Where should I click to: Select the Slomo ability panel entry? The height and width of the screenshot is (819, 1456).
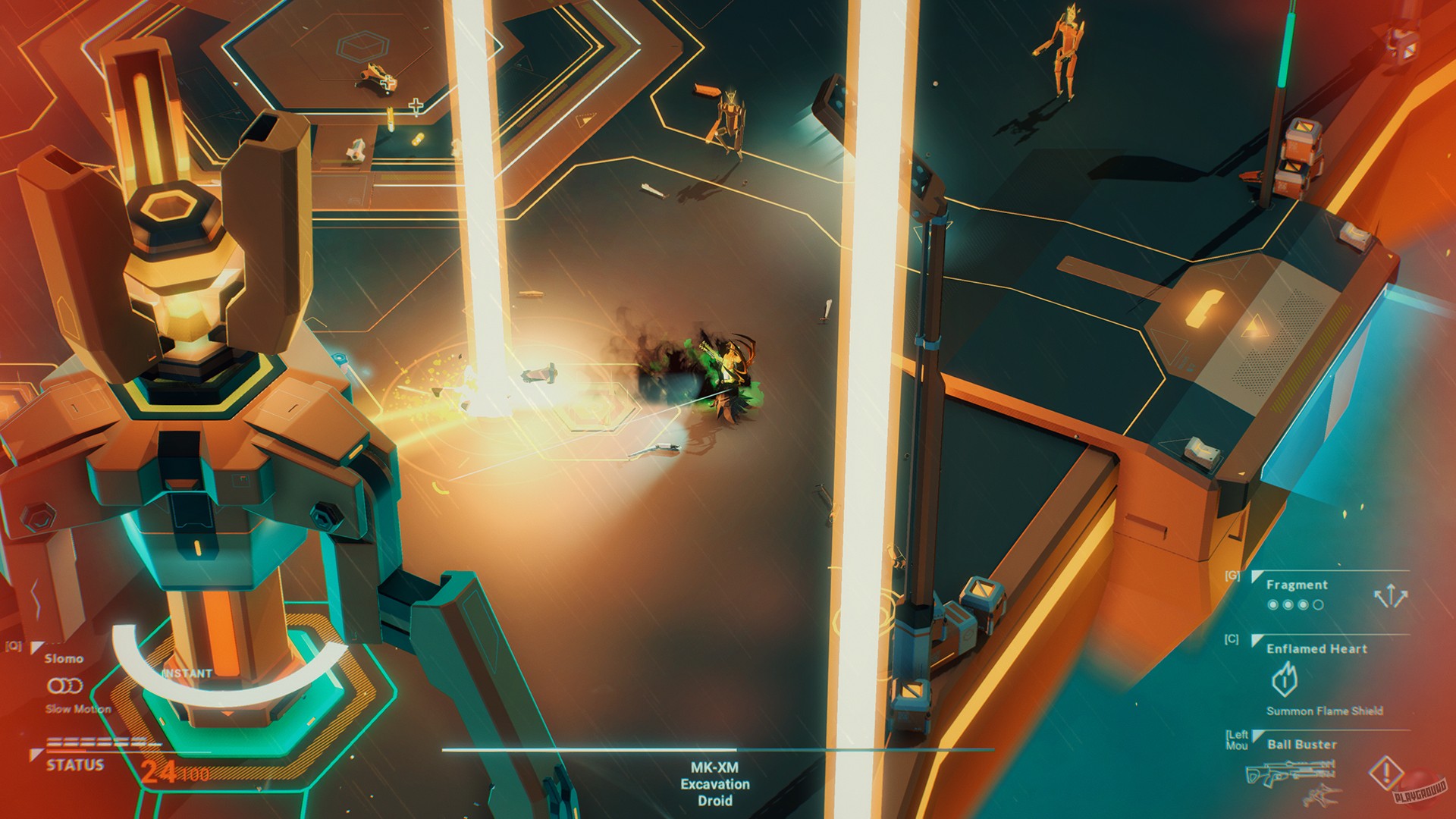(64, 658)
